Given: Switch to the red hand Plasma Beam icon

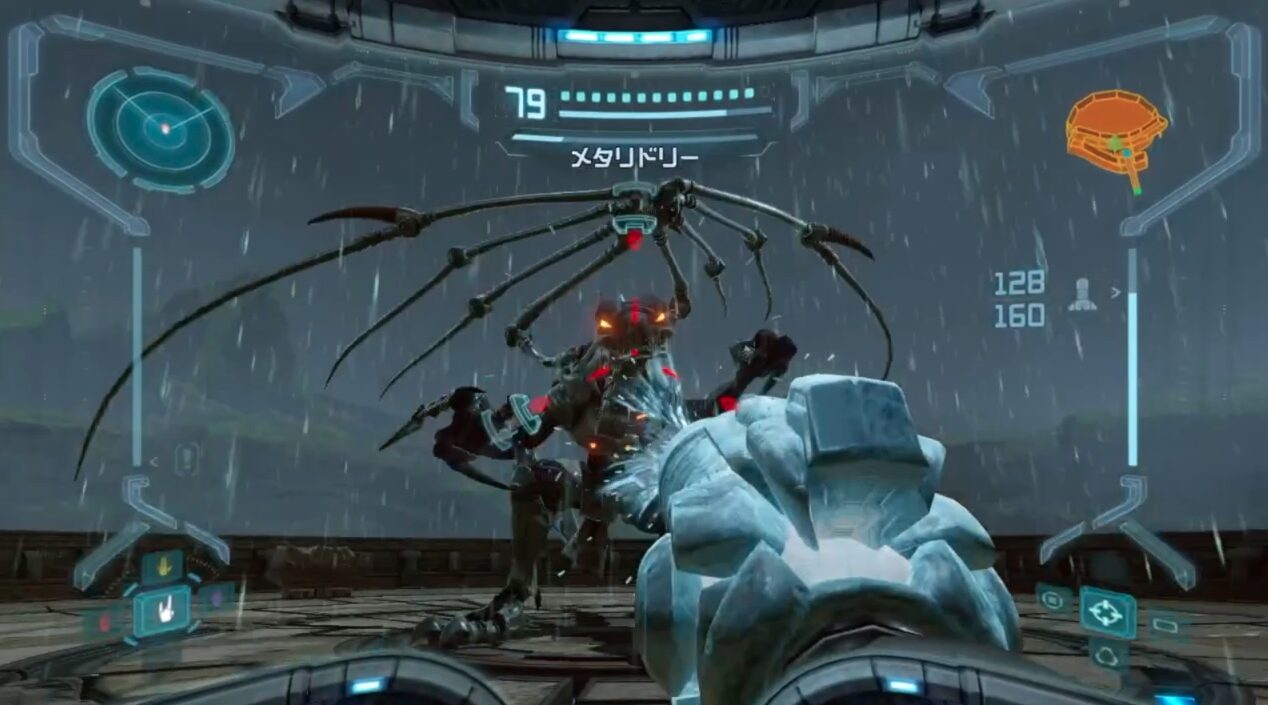Looking at the screenshot, I should click(x=105, y=623).
